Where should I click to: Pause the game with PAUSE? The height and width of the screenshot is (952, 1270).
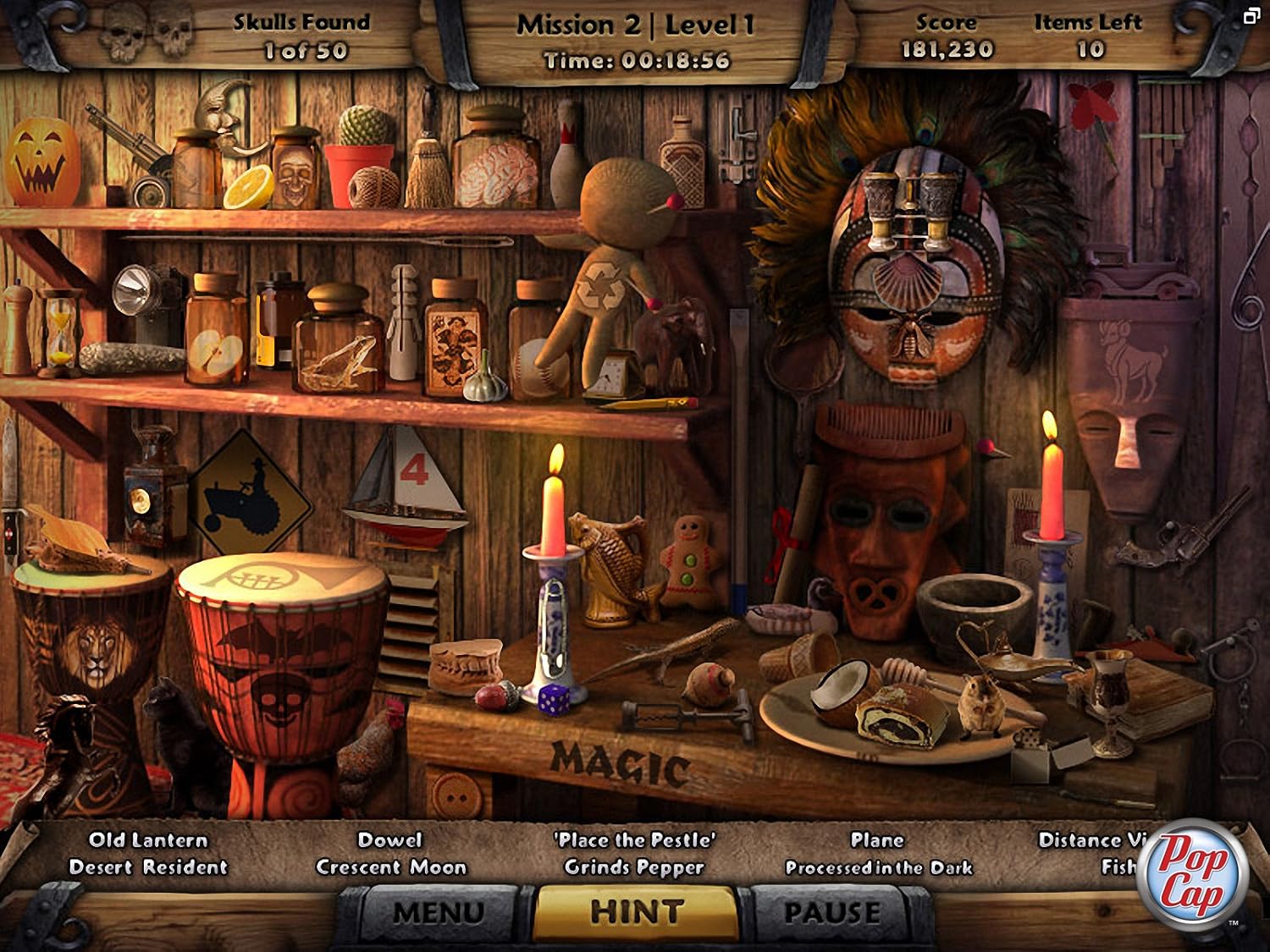click(x=832, y=912)
